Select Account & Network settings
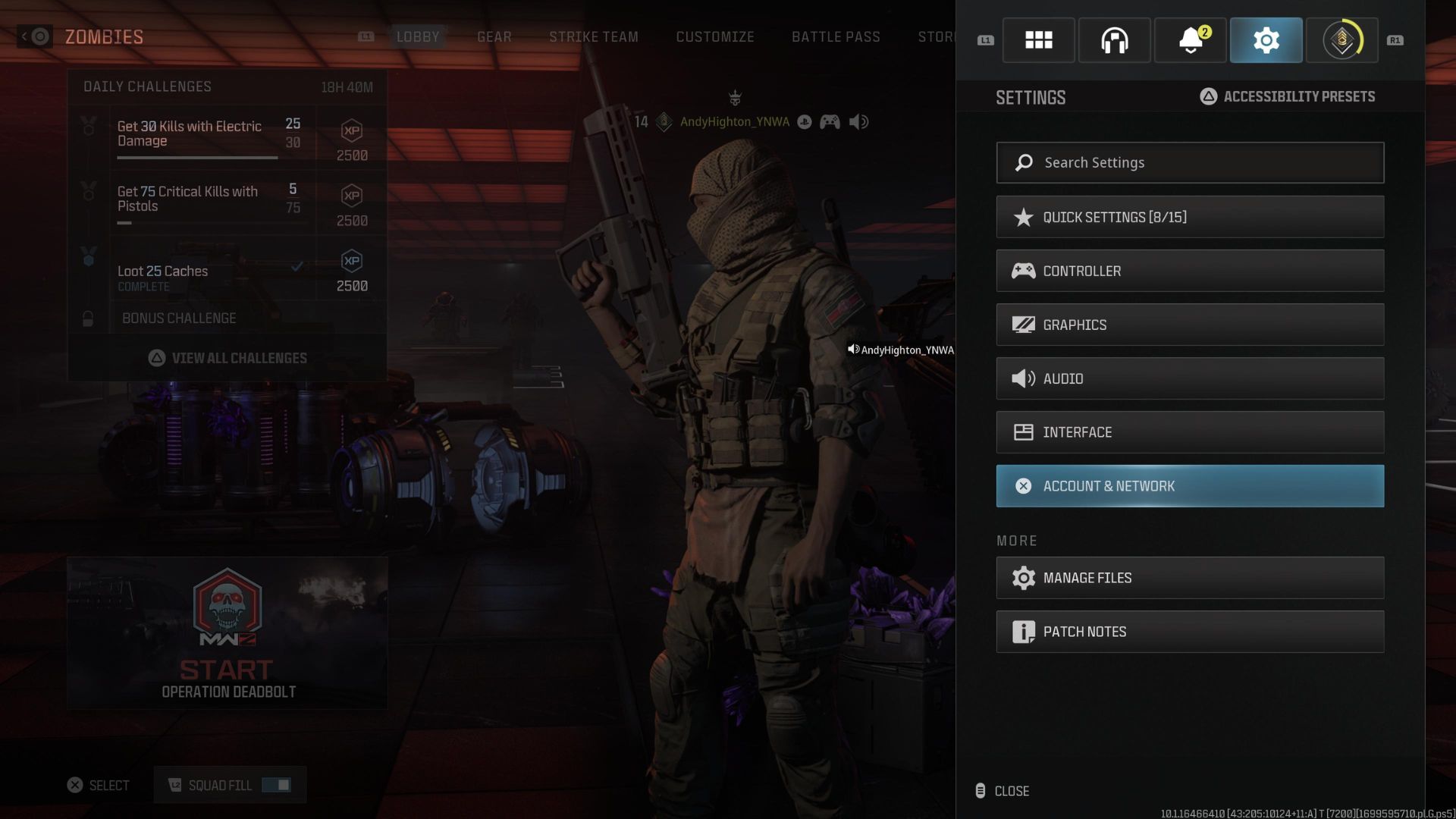Image resolution: width=1456 pixels, height=819 pixels. tap(1189, 486)
